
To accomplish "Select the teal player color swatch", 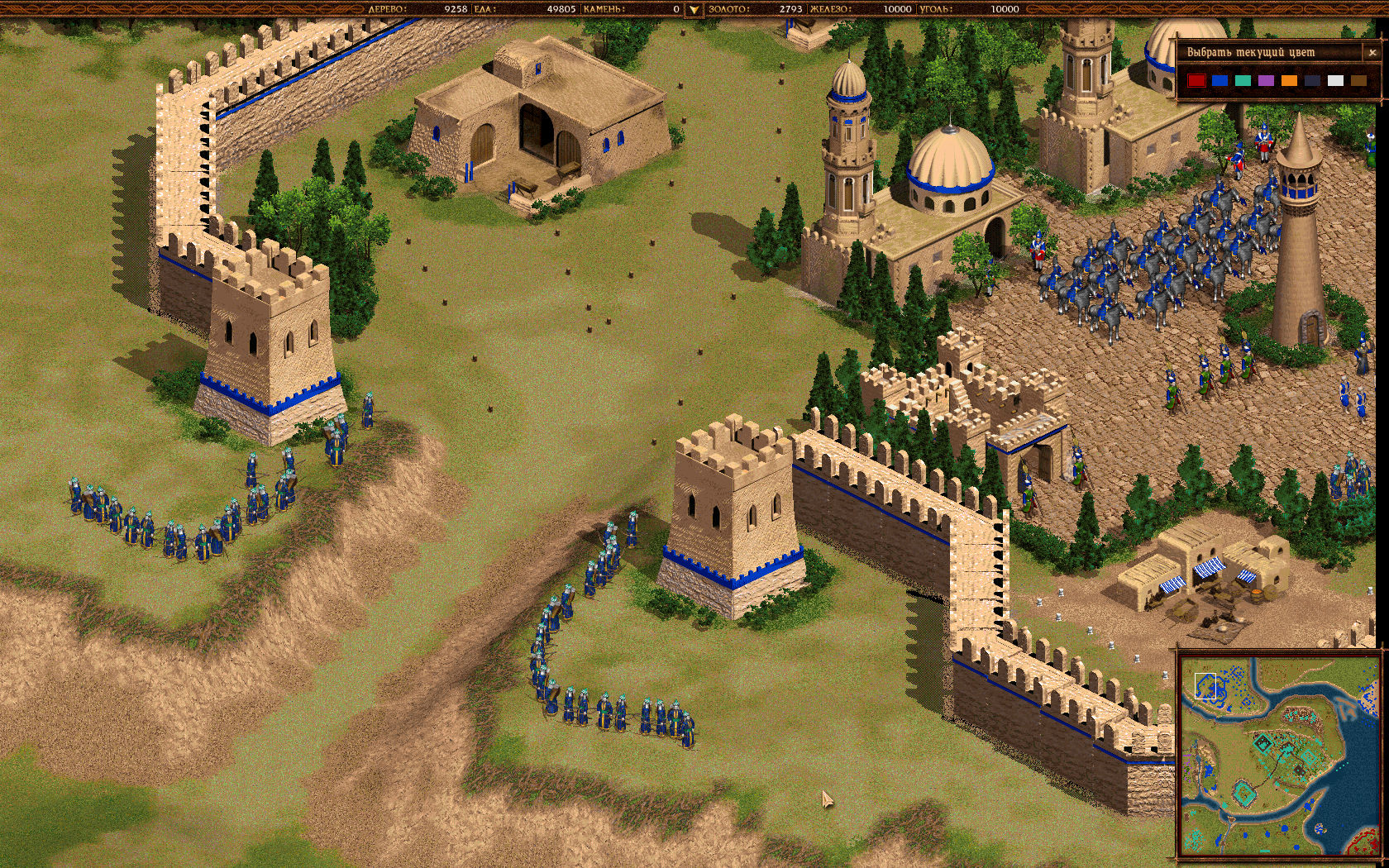I will (x=1242, y=80).
